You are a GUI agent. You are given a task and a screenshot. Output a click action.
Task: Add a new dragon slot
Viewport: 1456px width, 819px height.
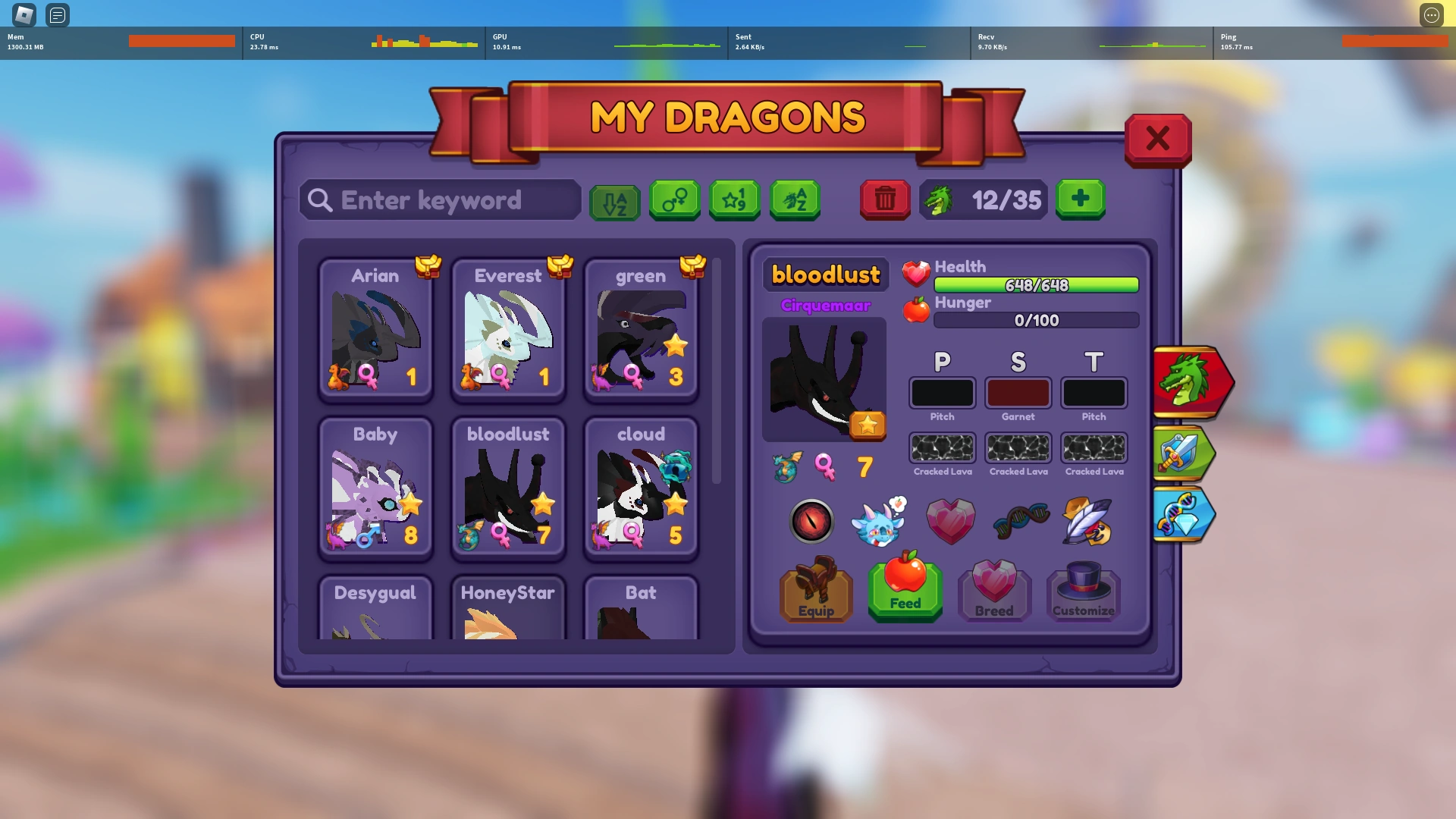pyautogui.click(x=1081, y=199)
